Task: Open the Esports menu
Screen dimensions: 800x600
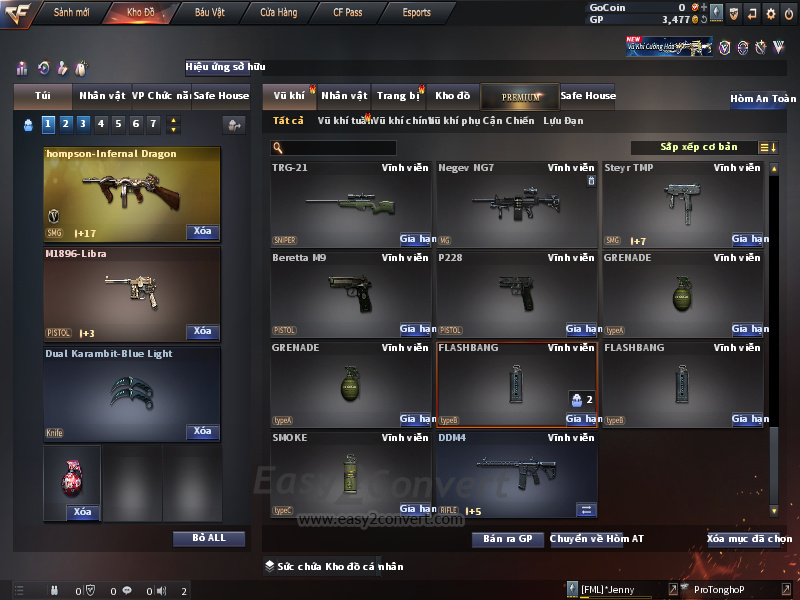Action: (416, 13)
